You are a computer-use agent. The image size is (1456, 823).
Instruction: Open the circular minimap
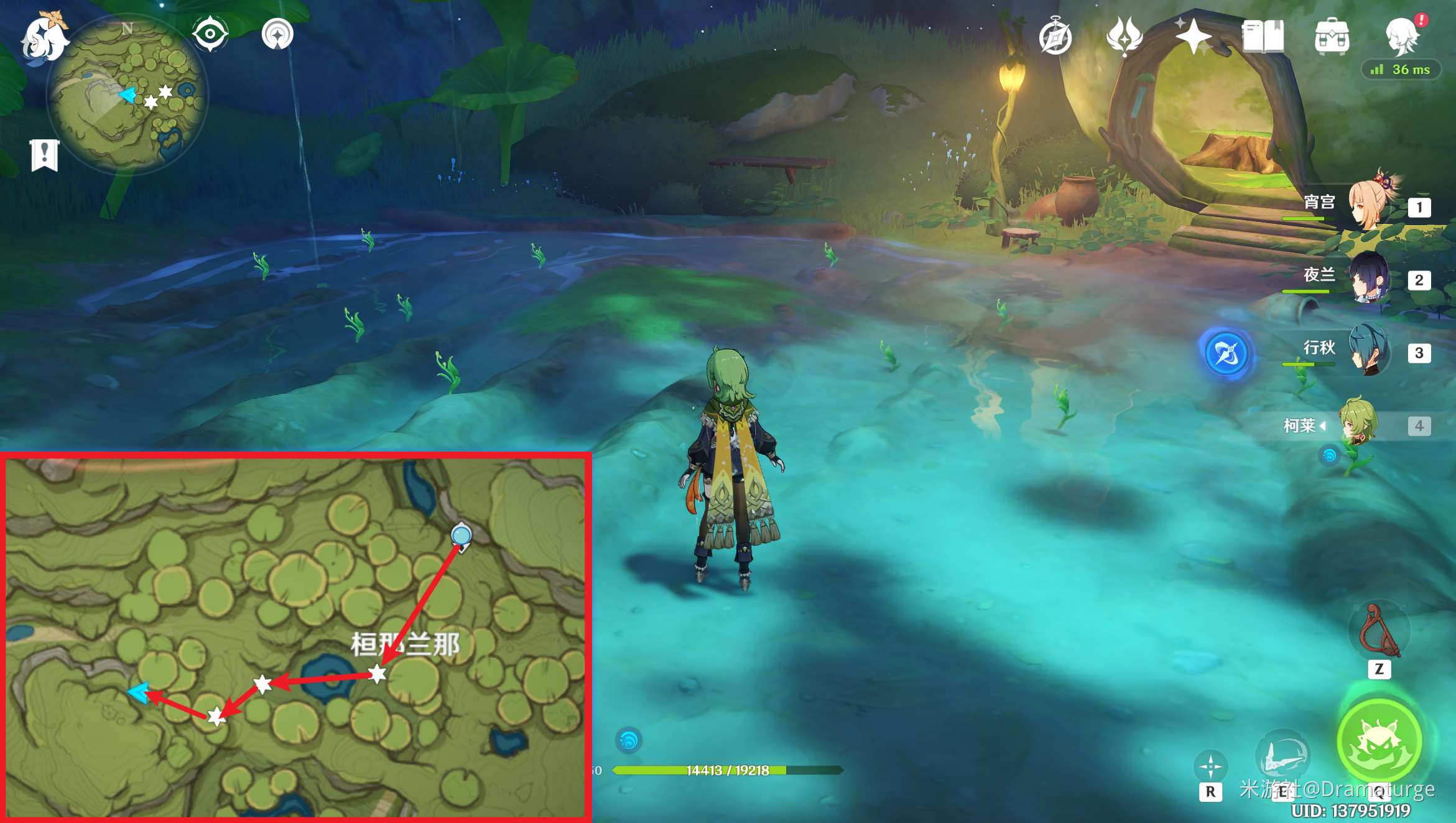point(128,95)
